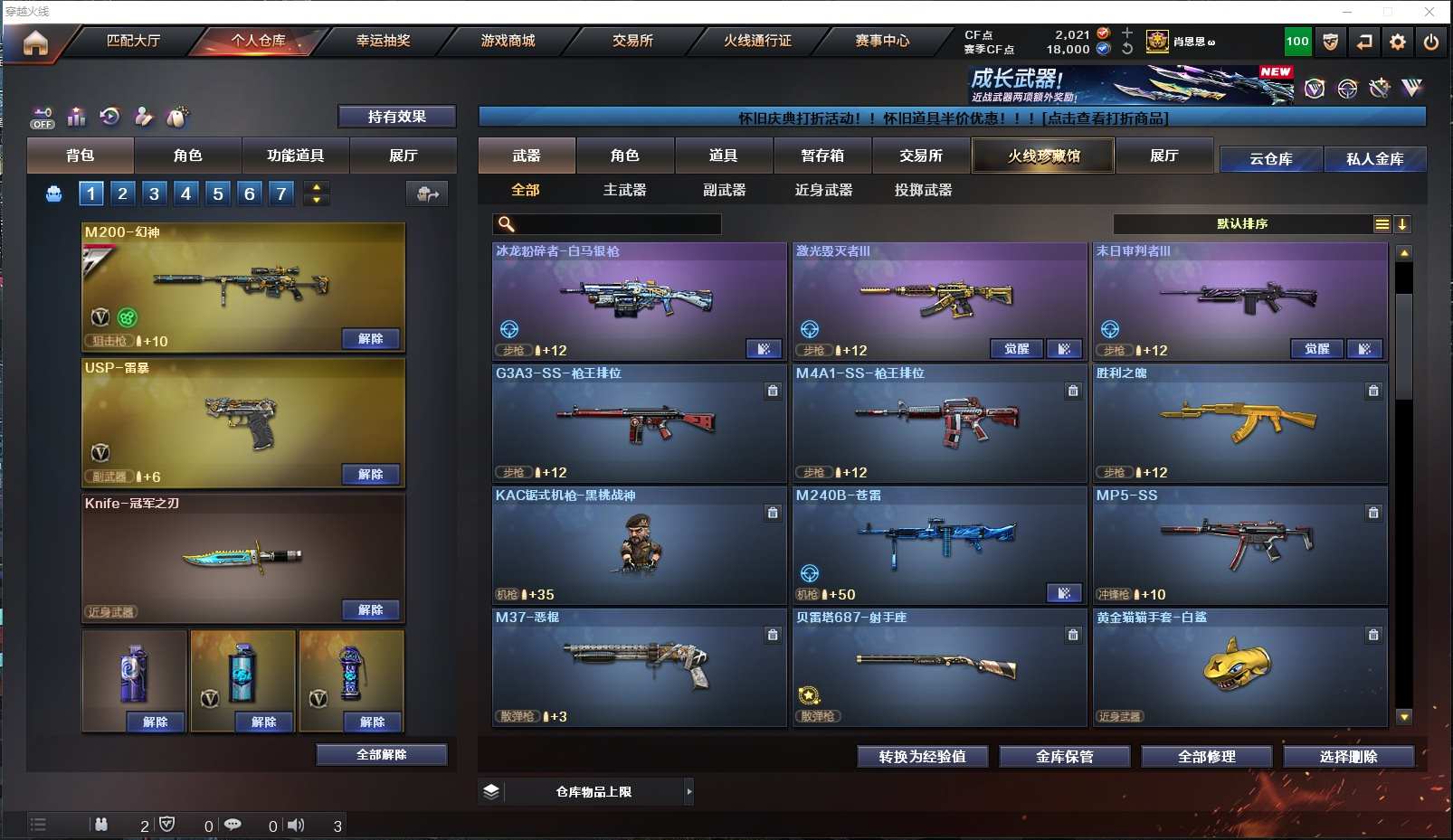Viewport: 1453px width, 840px height.
Task: Click the 选择删除 button
Action: tap(1348, 757)
